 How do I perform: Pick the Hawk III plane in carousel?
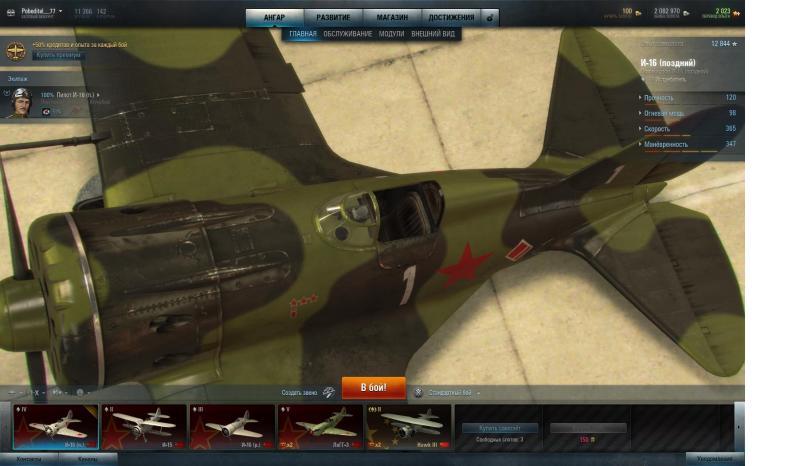click(x=408, y=427)
